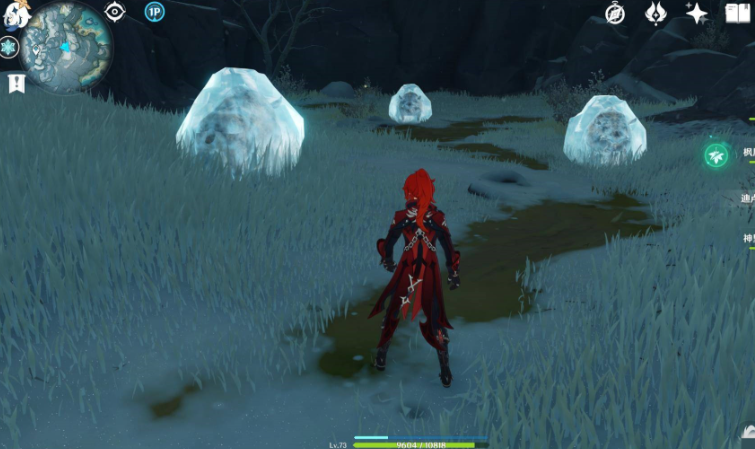Select the cryo snowflake icon beside minimap
The width and height of the screenshot is (755, 449).
pos(9,48)
